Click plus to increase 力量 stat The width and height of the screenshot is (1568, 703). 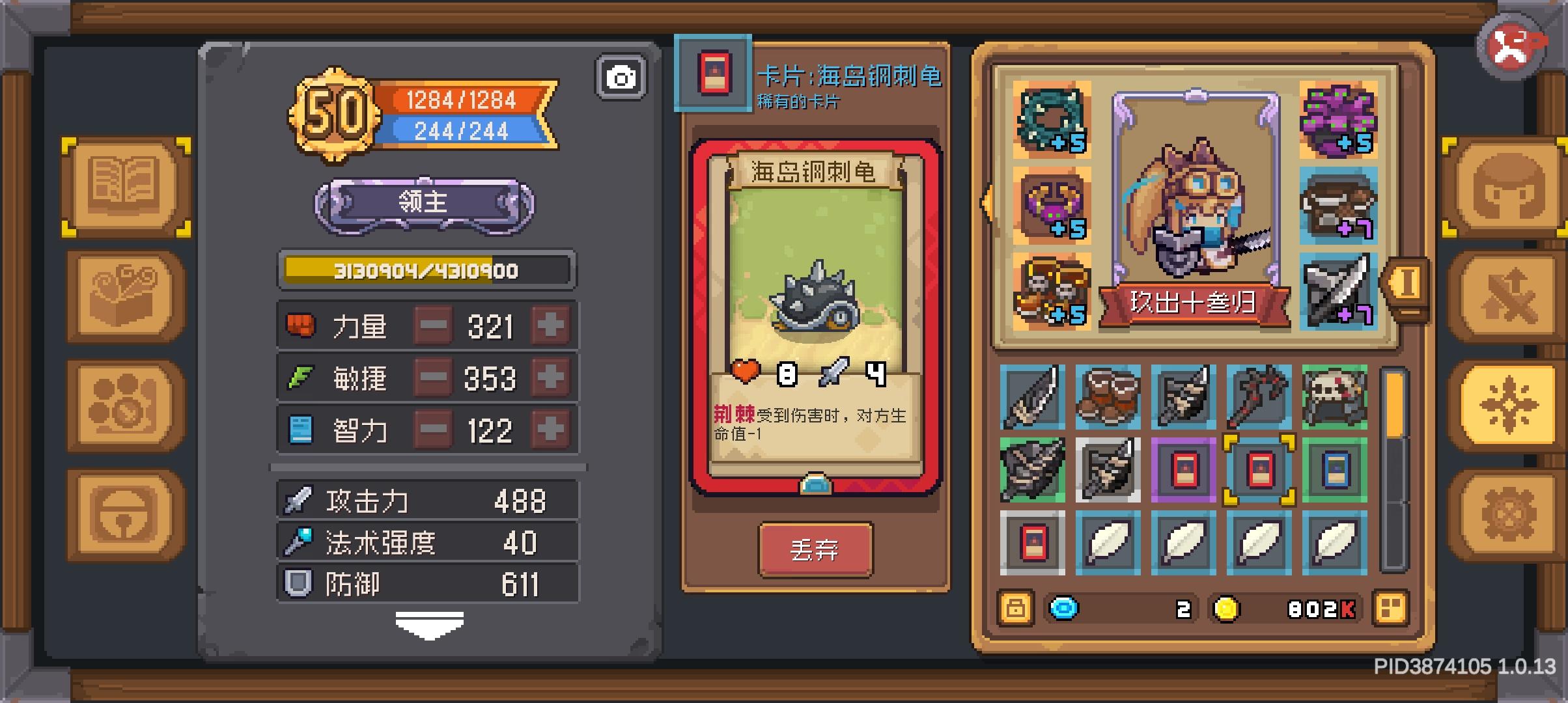[x=550, y=325]
